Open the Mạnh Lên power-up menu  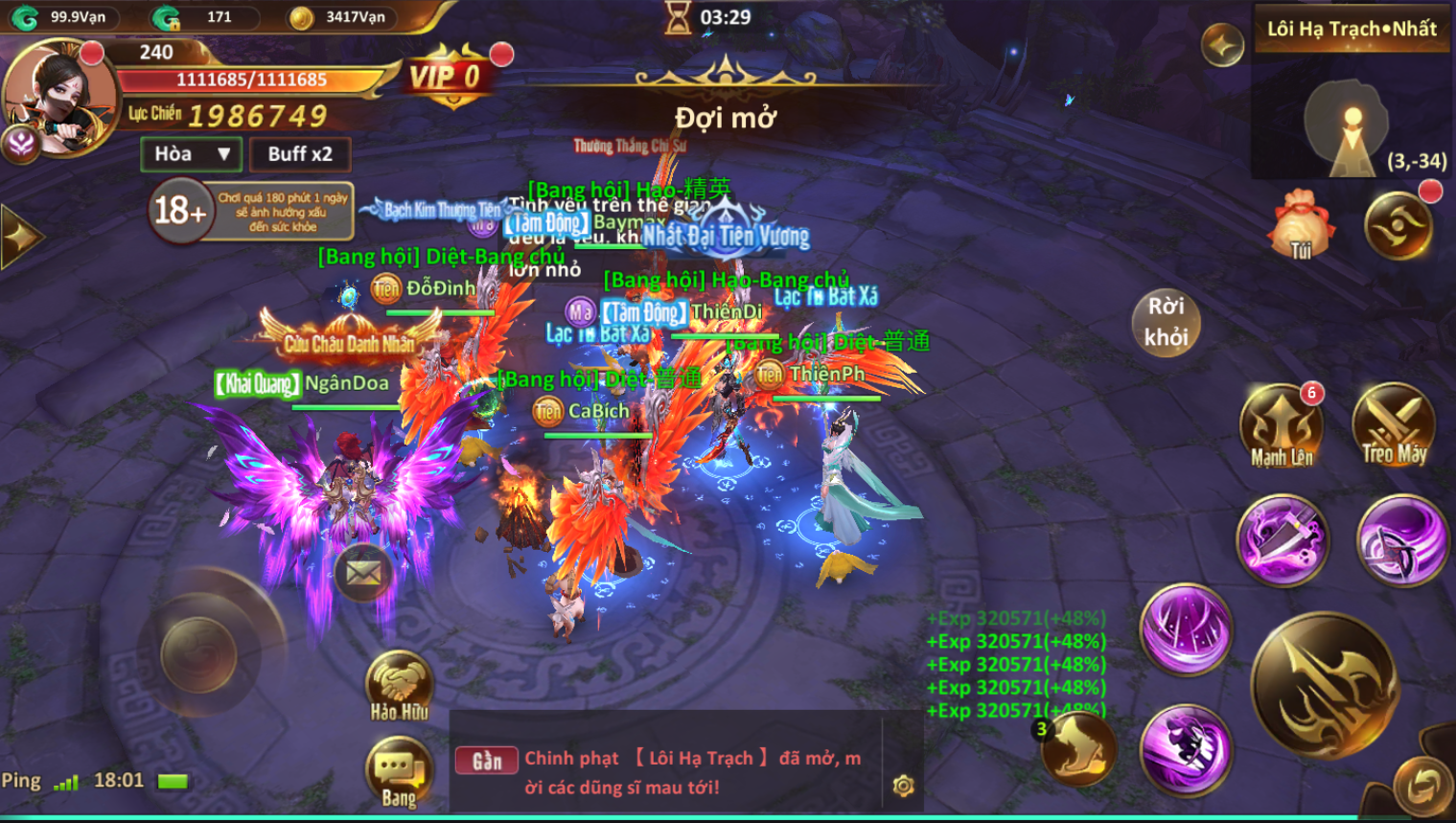point(1282,427)
